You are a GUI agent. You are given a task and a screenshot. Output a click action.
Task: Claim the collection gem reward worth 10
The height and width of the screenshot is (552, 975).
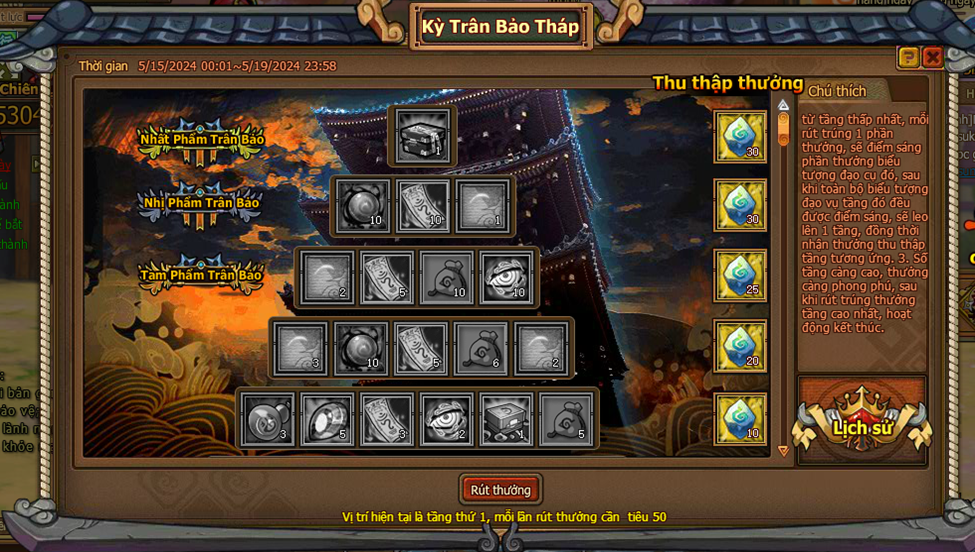[740, 418]
